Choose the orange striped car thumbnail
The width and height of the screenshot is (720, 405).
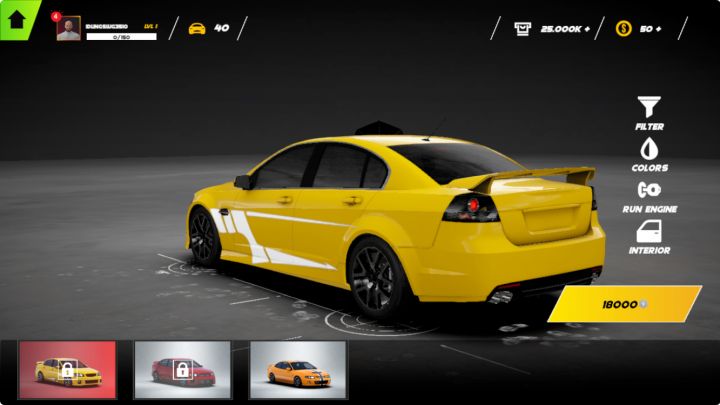point(297,370)
